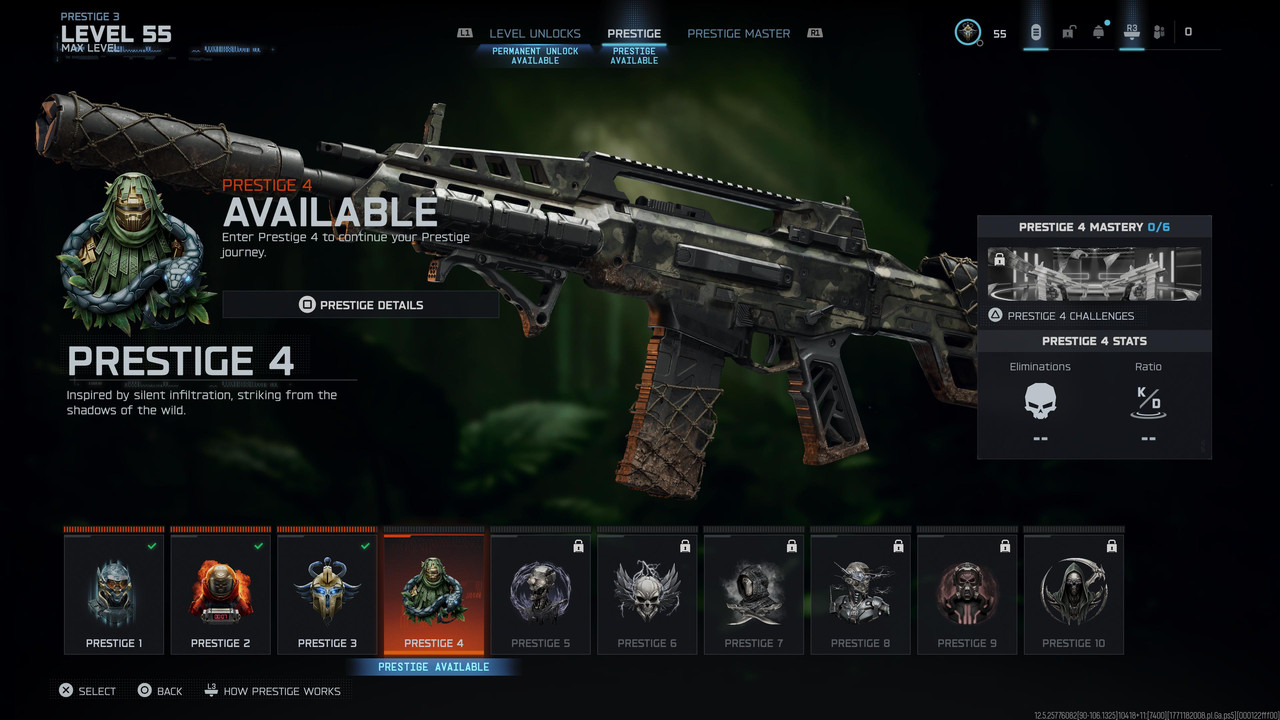Viewport: 1280px width, 720px height.
Task: Pick the locked Prestige 5 tile
Action: pyautogui.click(x=541, y=595)
